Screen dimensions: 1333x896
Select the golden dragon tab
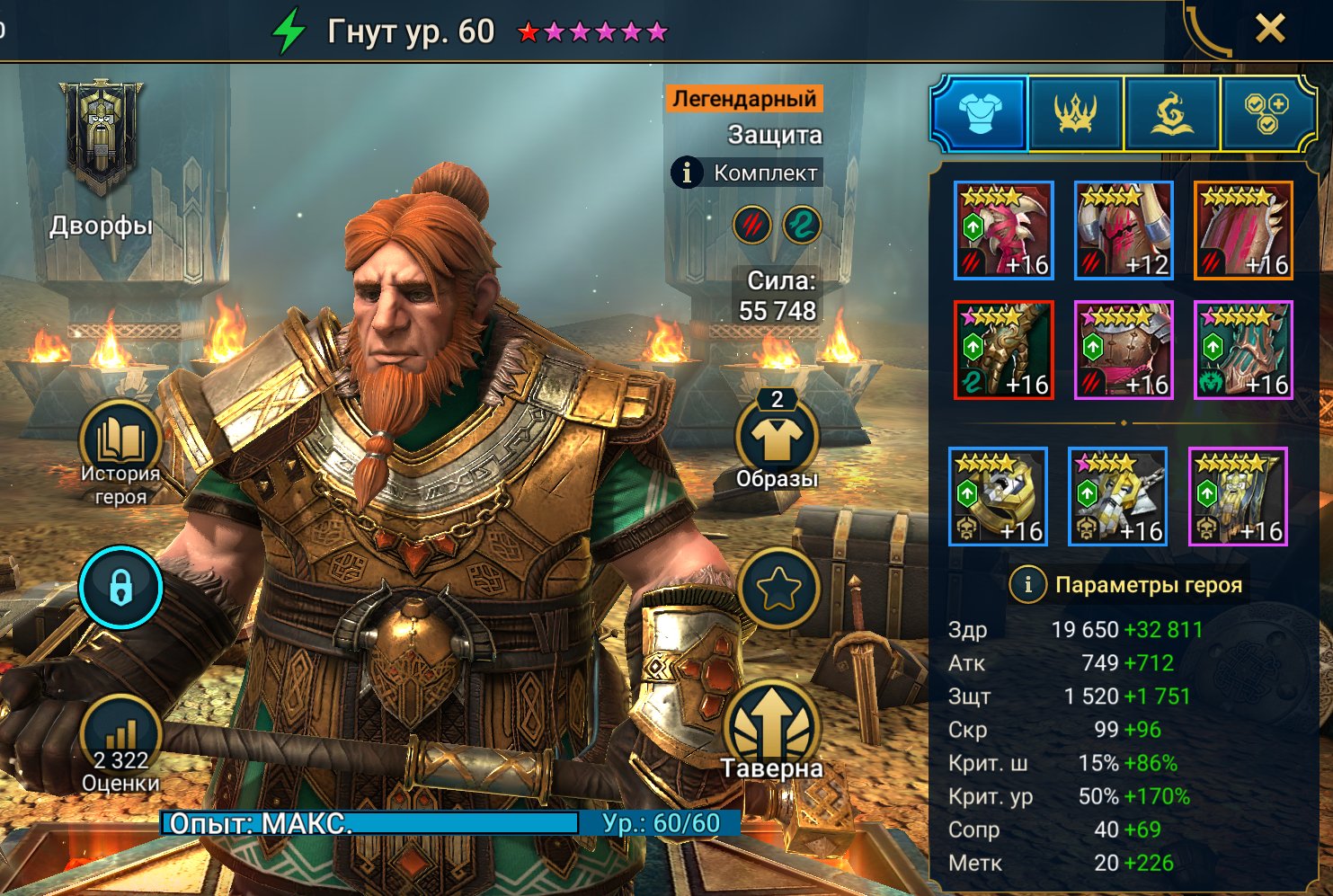tap(1171, 114)
